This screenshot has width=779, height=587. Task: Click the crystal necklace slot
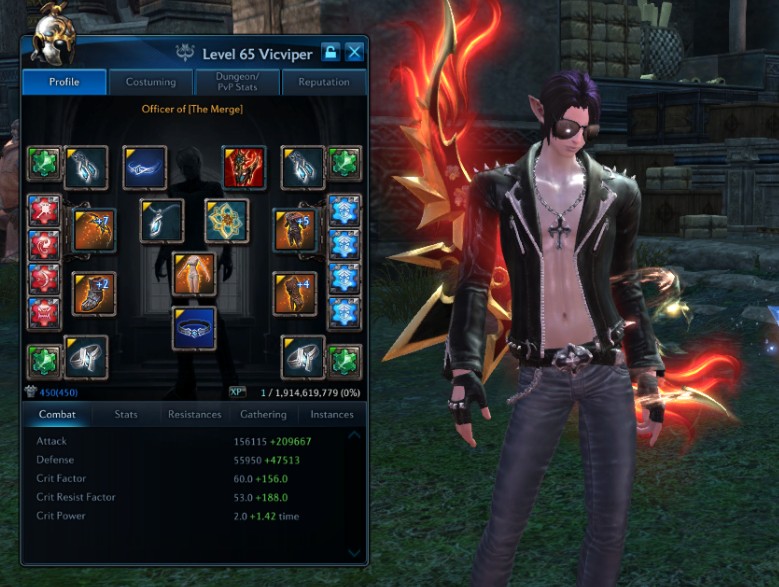(161, 221)
